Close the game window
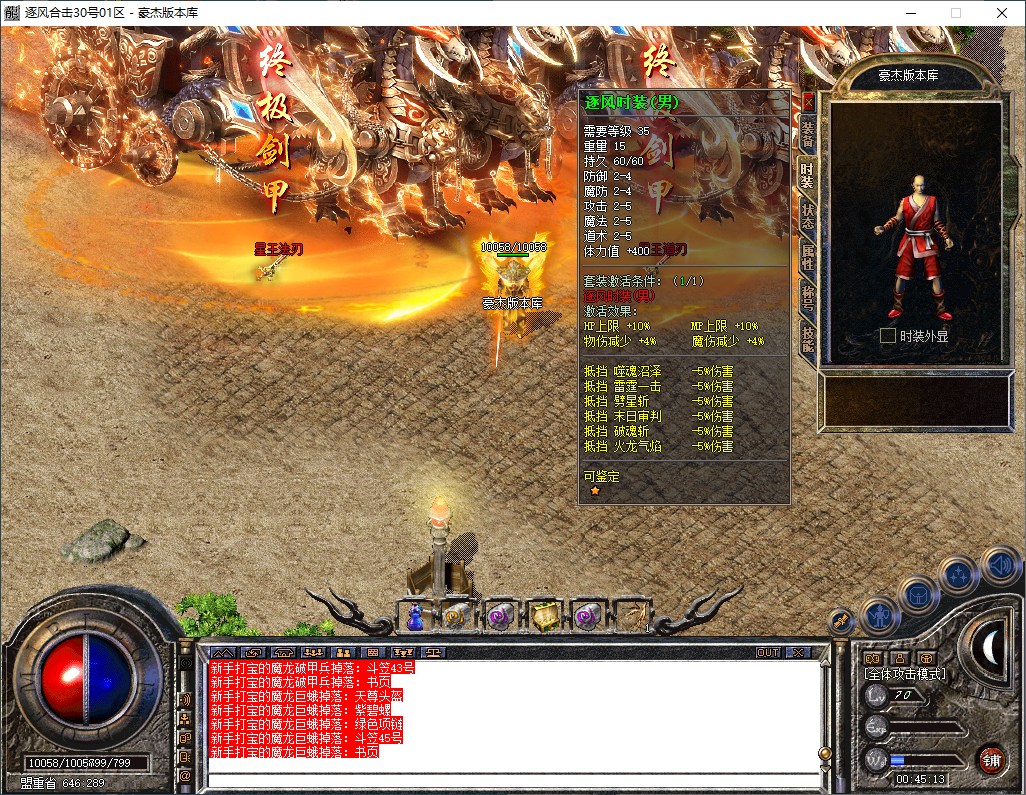1026x795 pixels. click(1001, 13)
